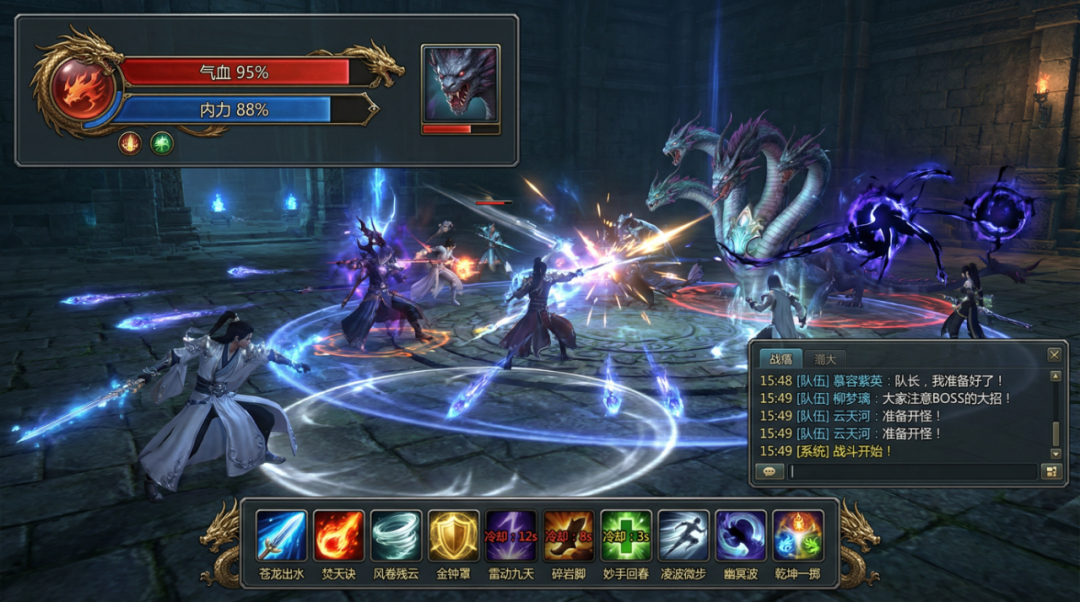Activate the 苍龙出水 sword skill

click(x=281, y=535)
